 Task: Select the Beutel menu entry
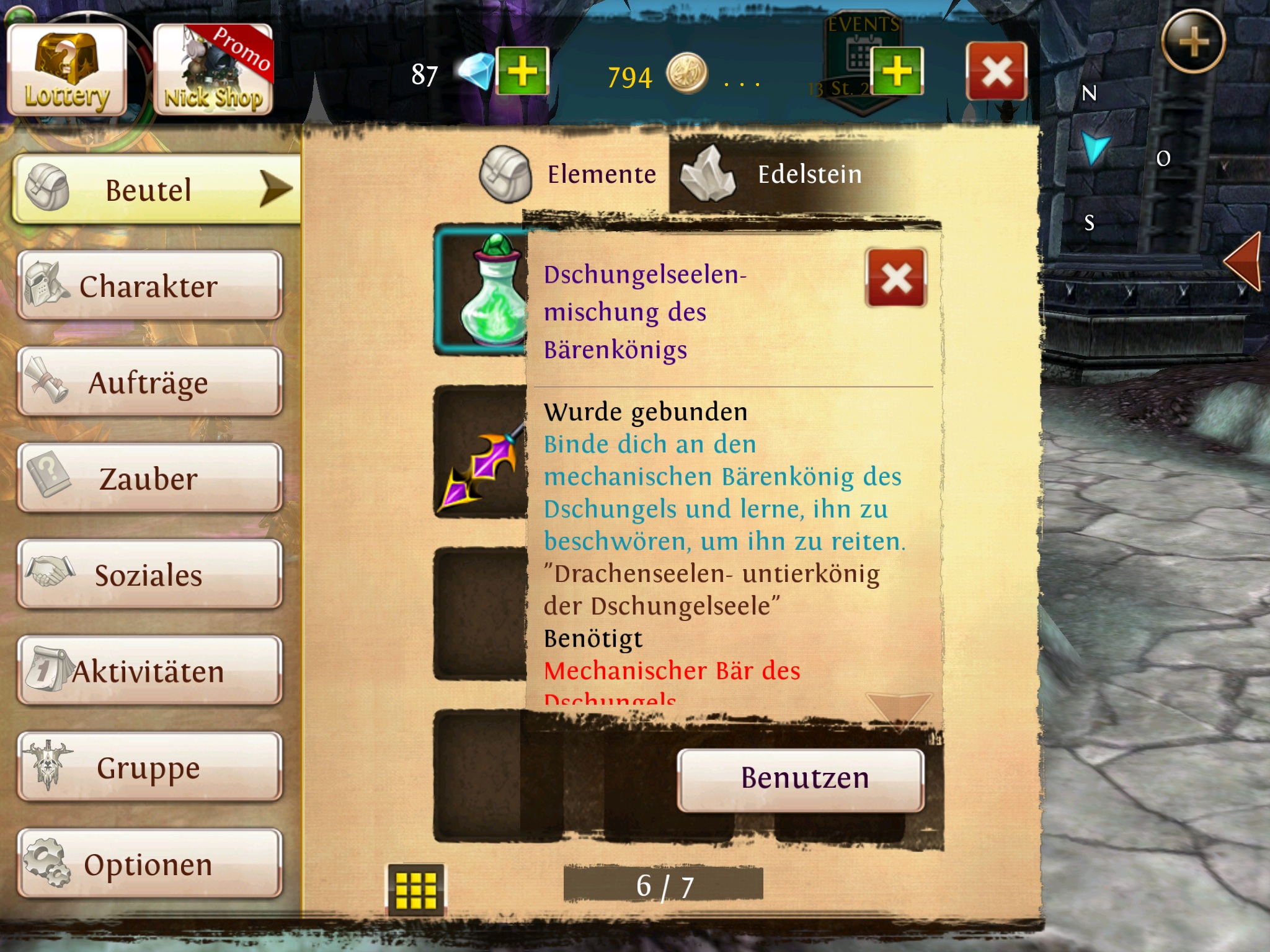click(155, 189)
